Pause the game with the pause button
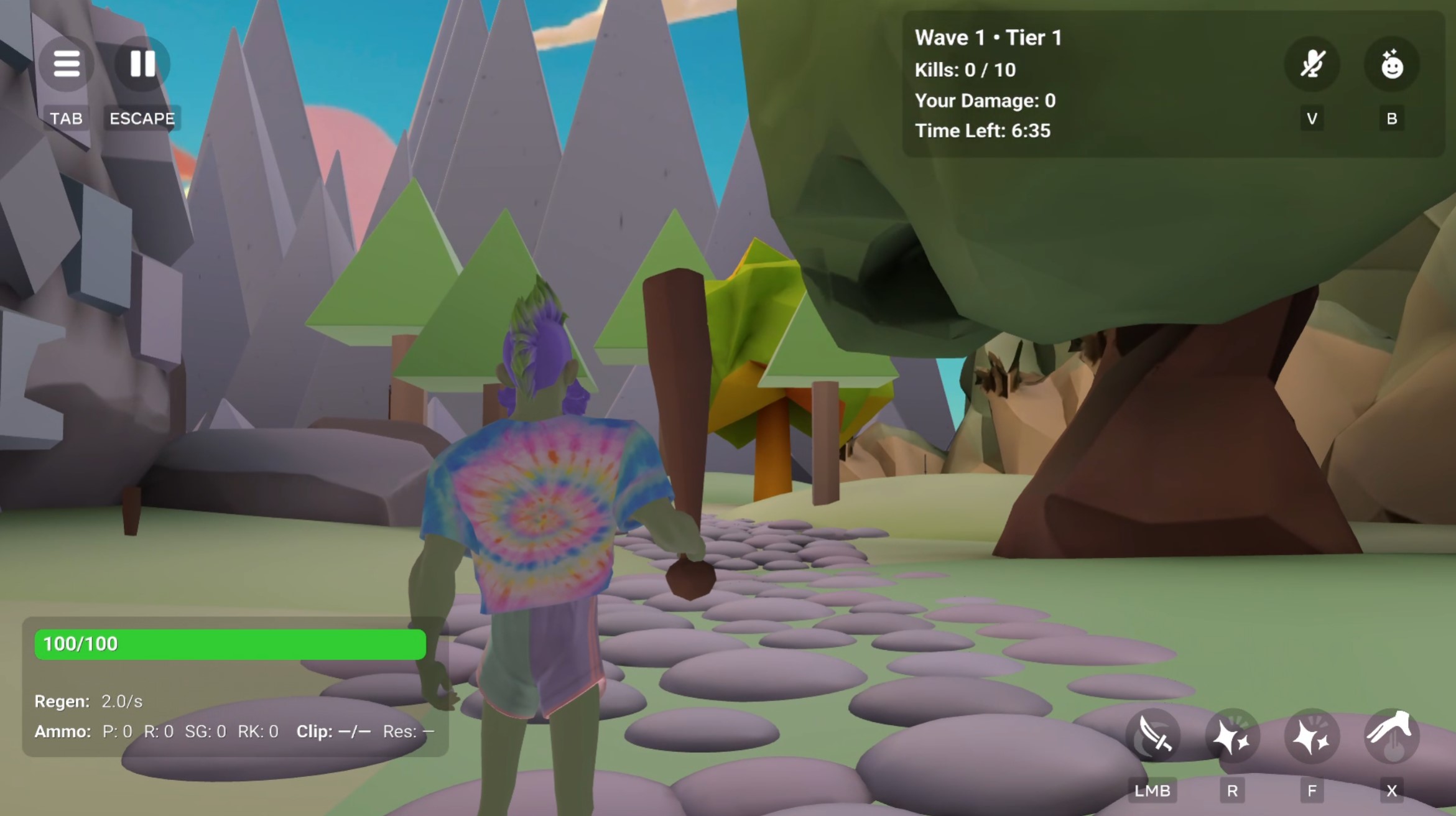The height and width of the screenshot is (816, 1456). 142,63
